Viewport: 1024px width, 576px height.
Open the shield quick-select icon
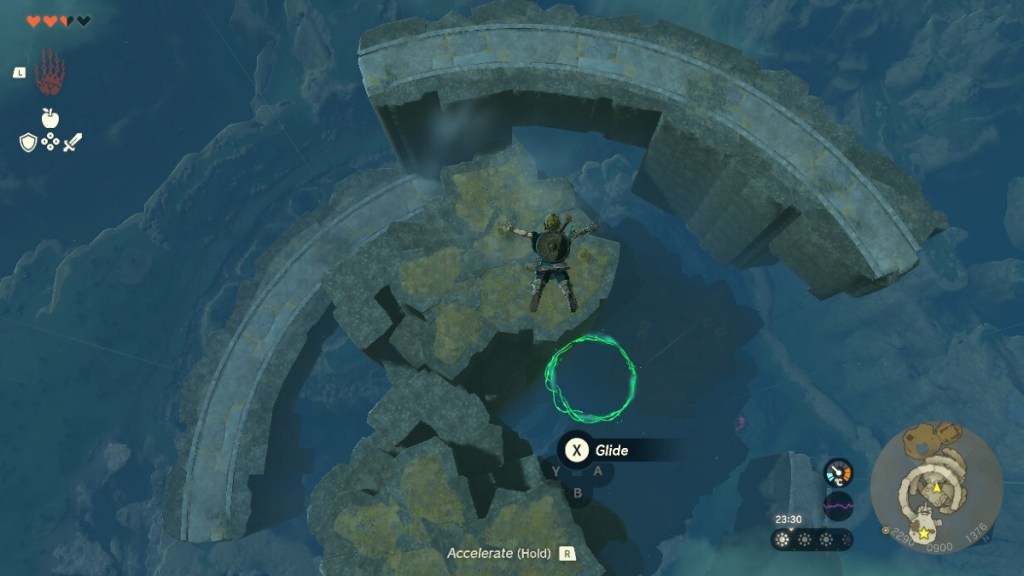pos(28,143)
